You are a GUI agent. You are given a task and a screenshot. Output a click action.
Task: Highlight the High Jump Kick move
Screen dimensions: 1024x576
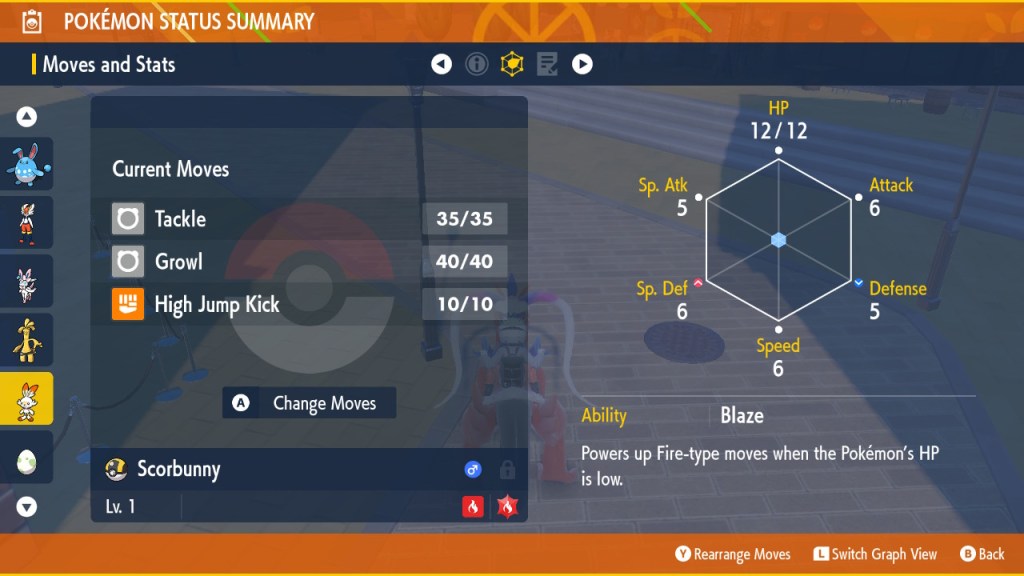pos(309,305)
